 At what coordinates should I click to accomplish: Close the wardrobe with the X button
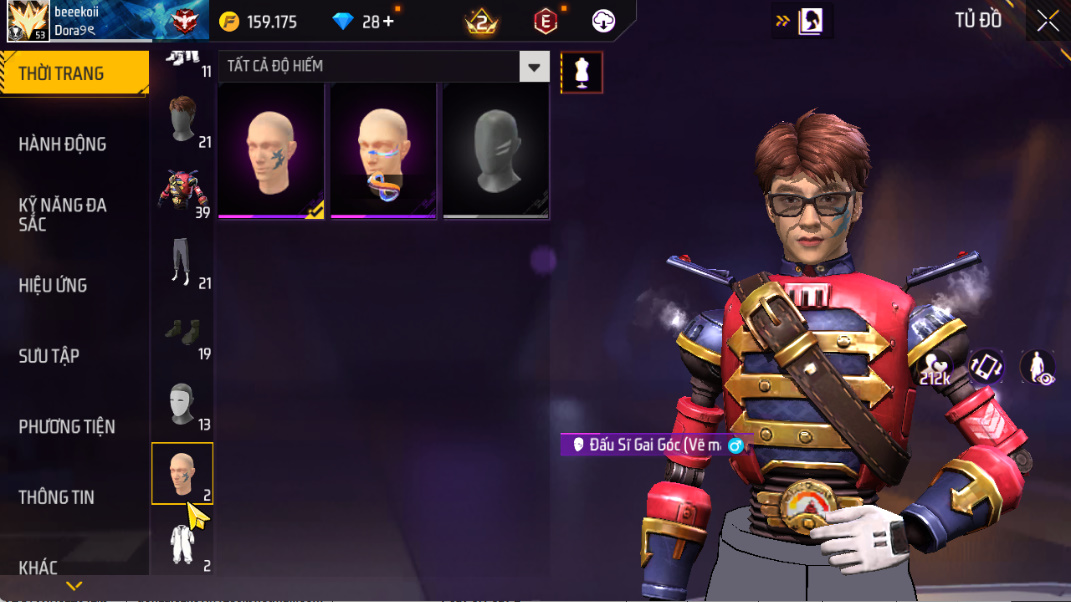(1048, 21)
